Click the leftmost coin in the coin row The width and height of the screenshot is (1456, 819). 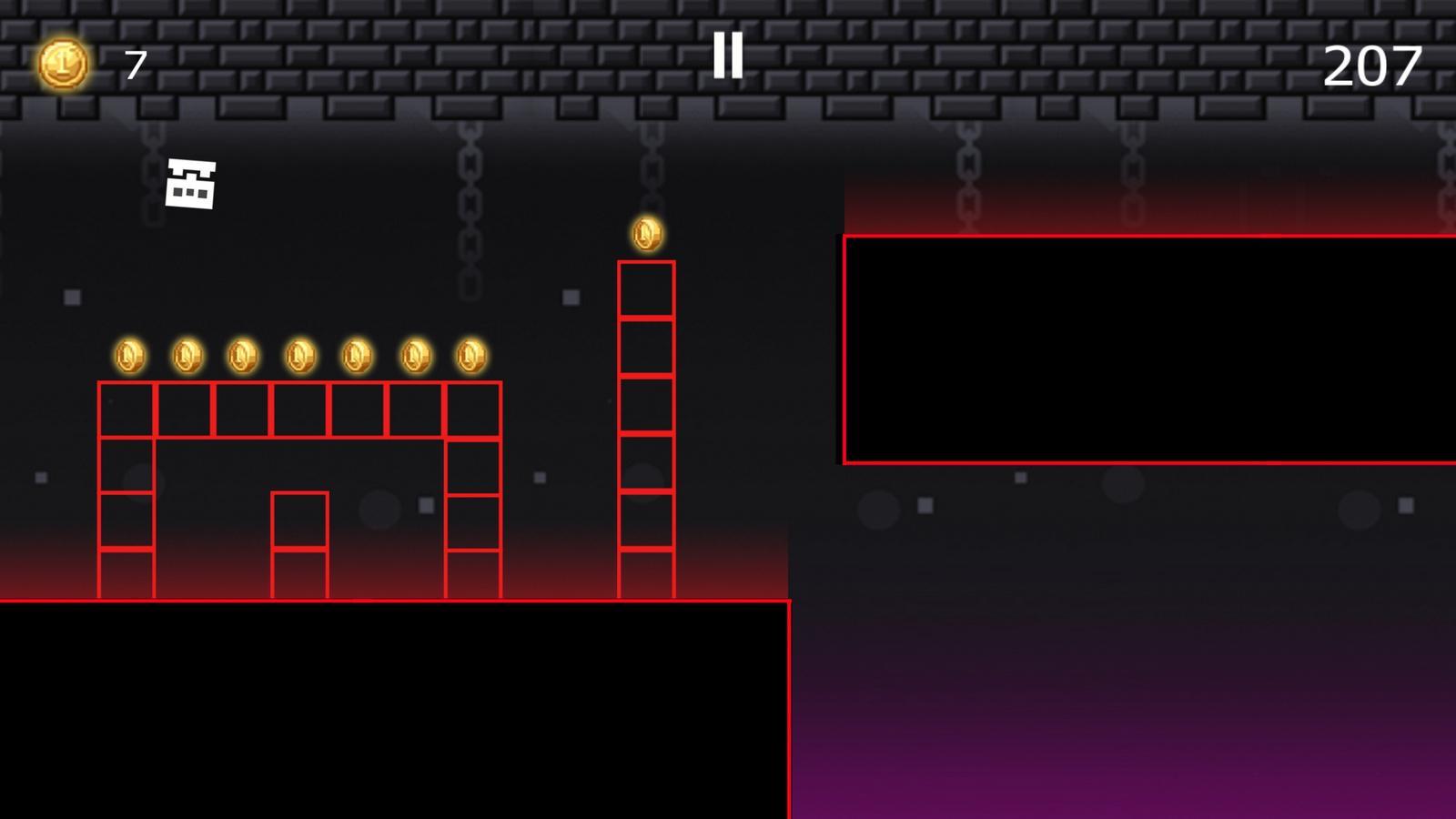130,355
